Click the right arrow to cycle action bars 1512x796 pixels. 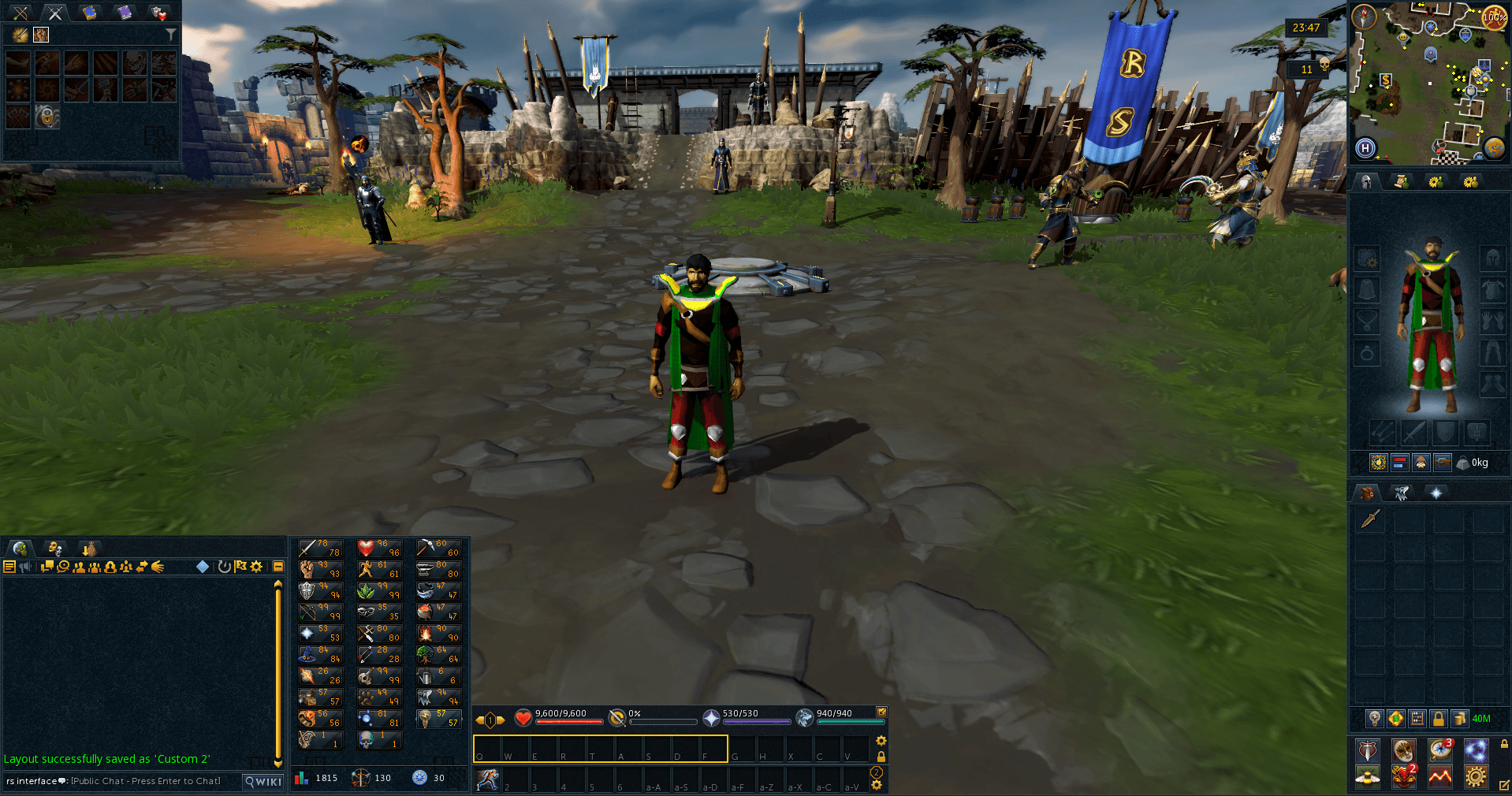[x=500, y=720]
